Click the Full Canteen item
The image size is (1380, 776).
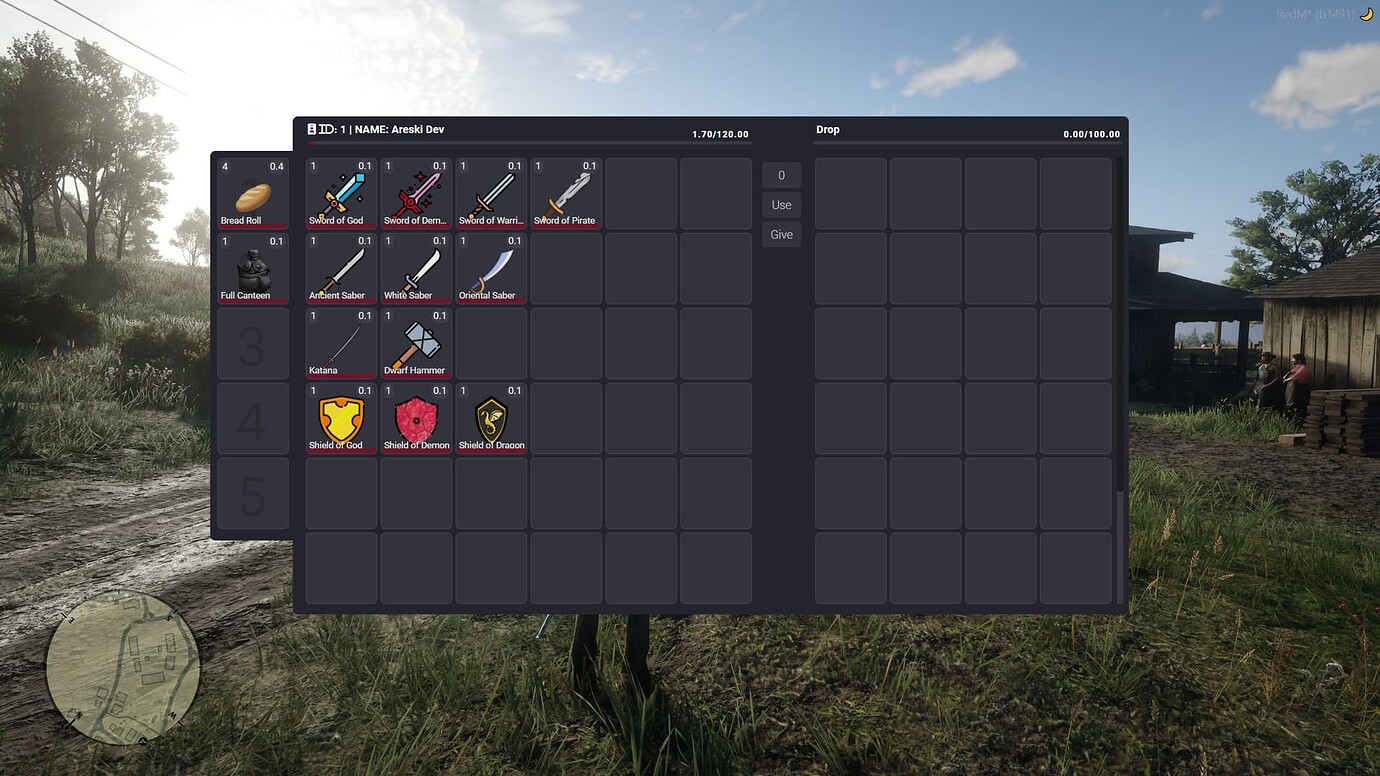[x=251, y=267]
